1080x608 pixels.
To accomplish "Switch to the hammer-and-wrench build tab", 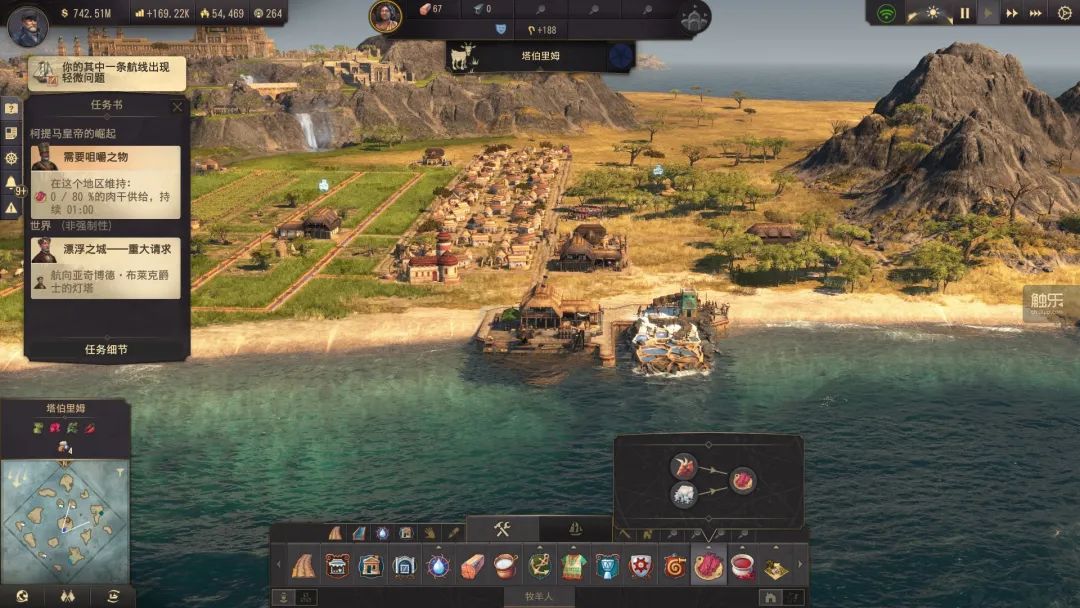I will pos(502,529).
